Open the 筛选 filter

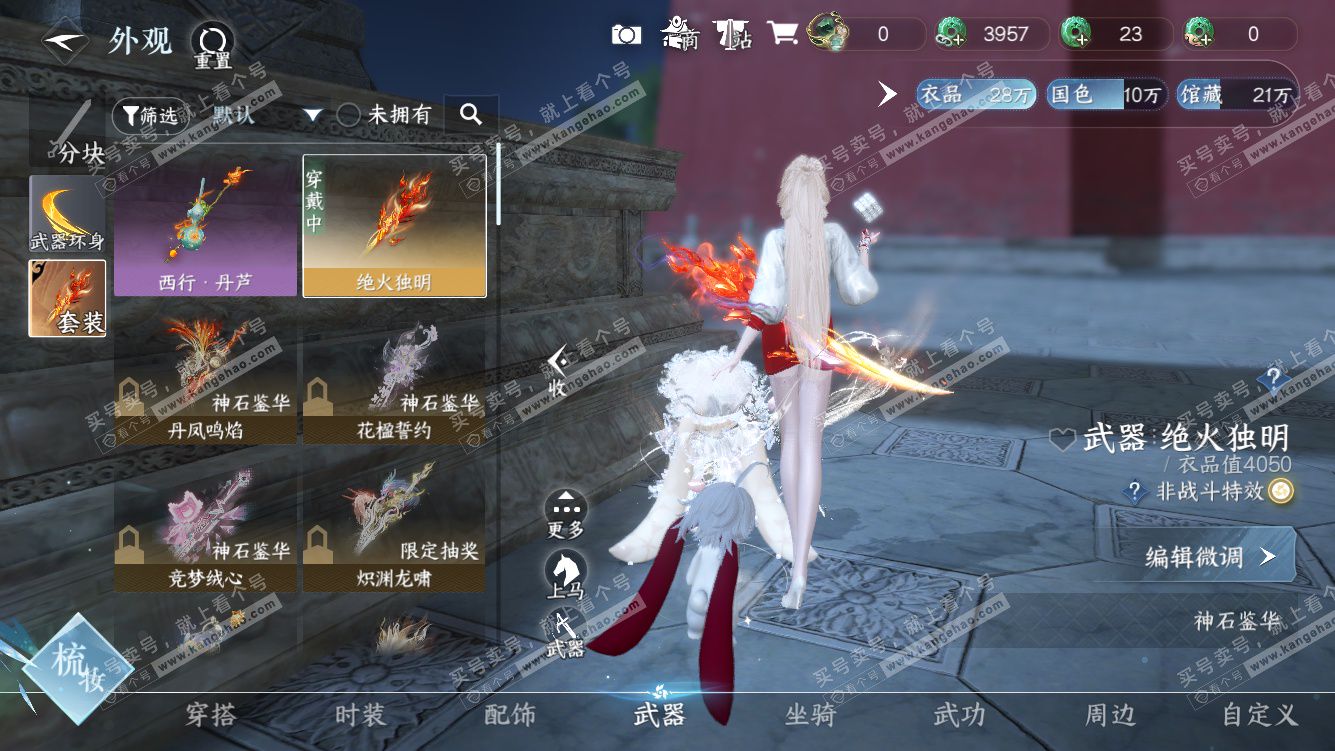pyautogui.click(x=149, y=116)
